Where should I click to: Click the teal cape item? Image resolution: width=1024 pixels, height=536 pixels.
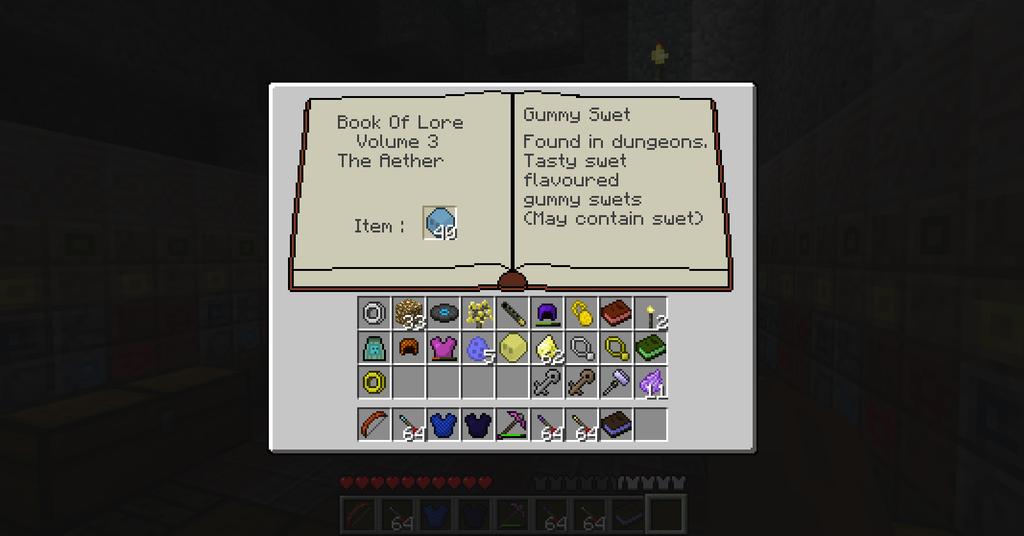tap(374, 347)
